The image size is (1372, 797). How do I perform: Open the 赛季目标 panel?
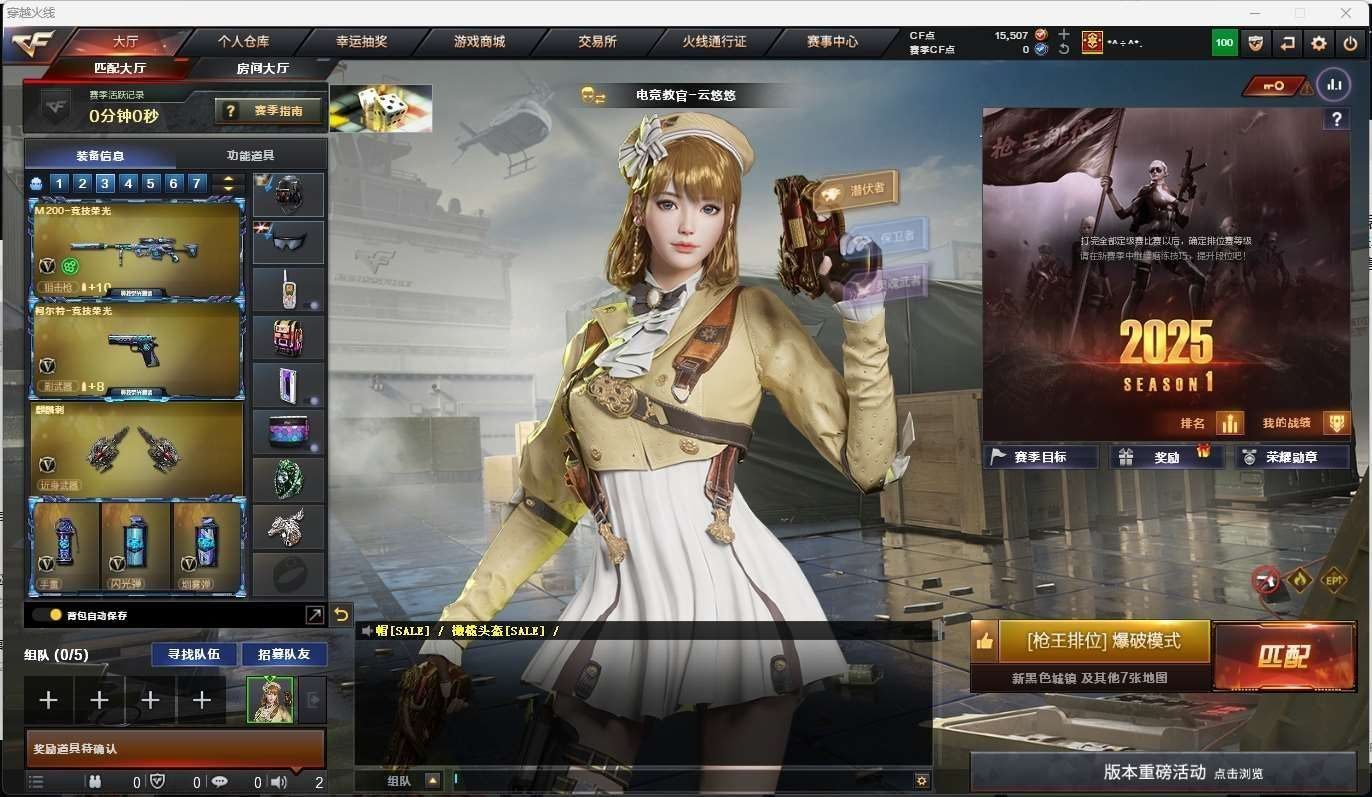pyautogui.click(x=1040, y=457)
